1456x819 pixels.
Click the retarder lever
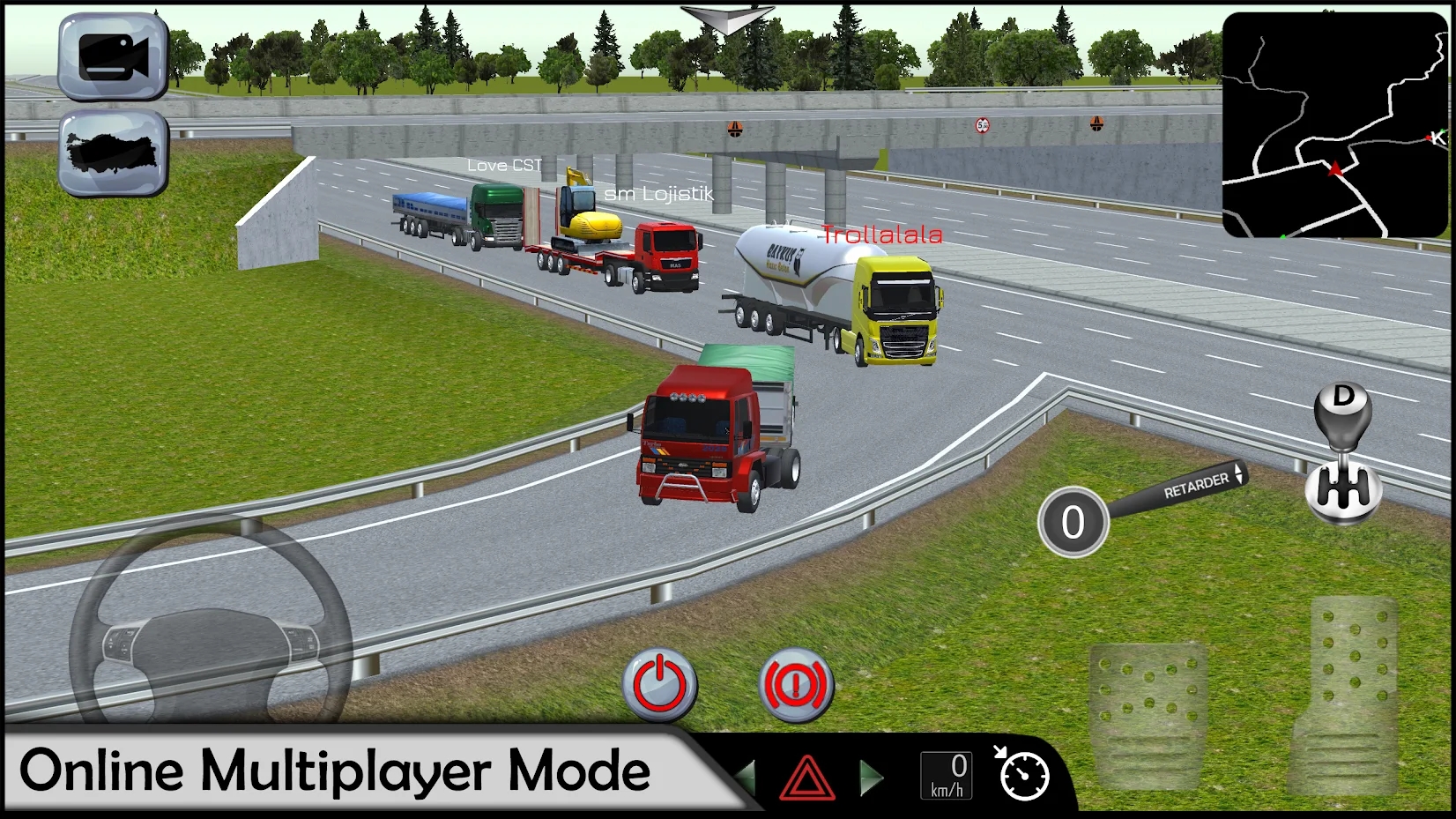1195,486
